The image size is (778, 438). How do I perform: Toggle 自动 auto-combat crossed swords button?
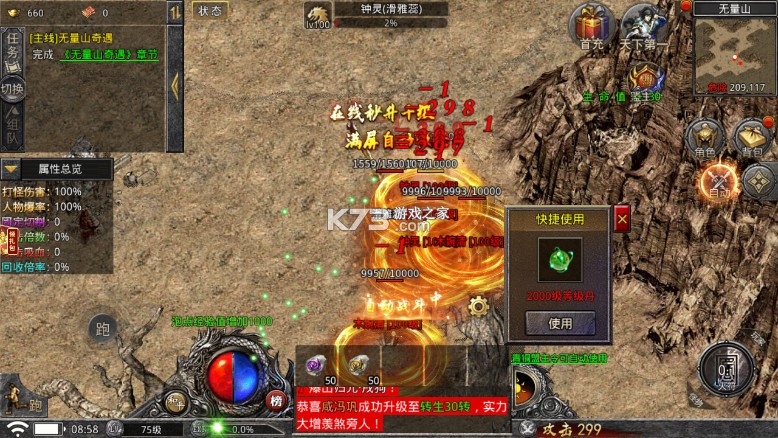coord(718,180)
